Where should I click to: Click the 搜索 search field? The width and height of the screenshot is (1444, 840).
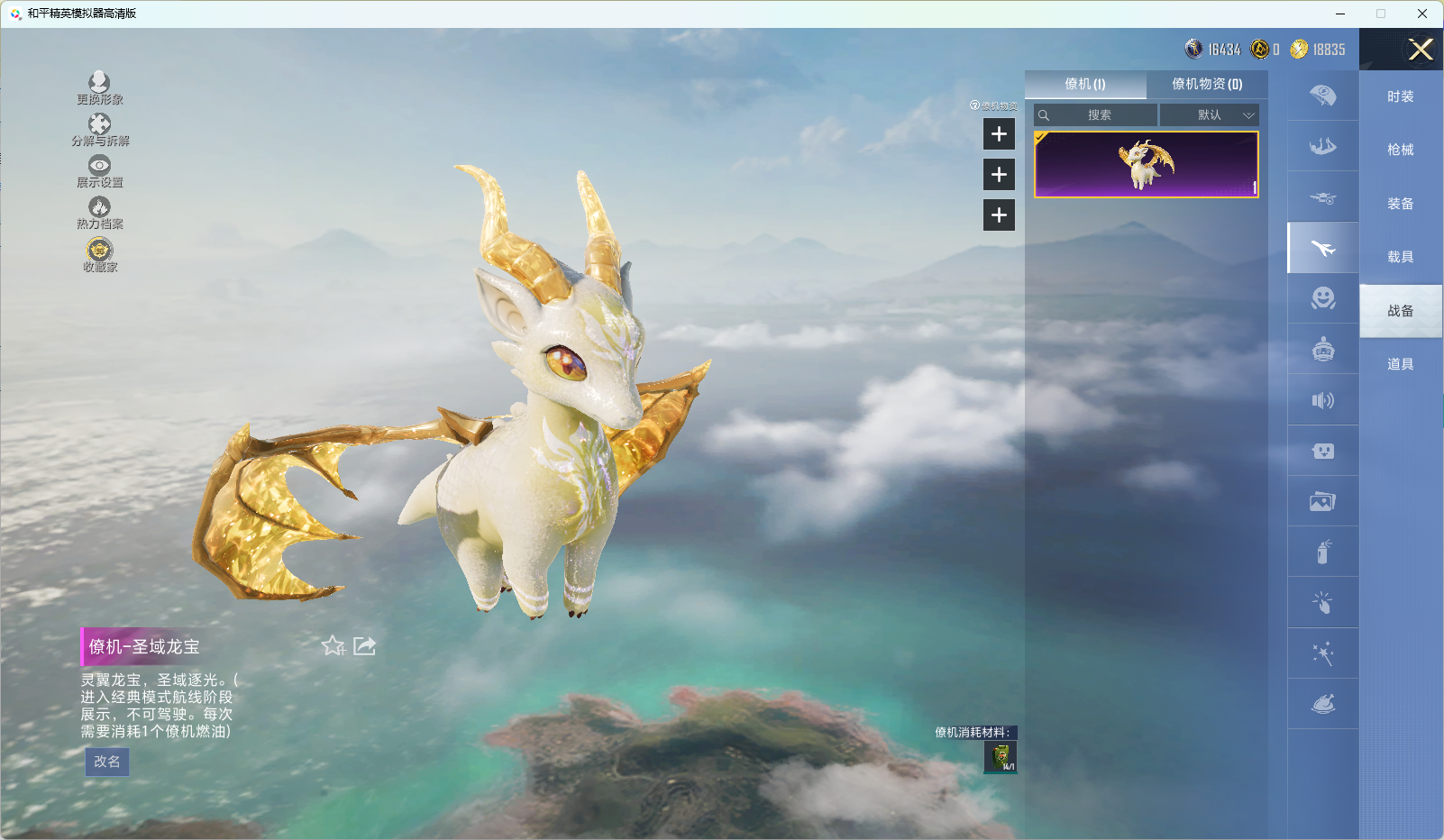(x=1099, y=115)
